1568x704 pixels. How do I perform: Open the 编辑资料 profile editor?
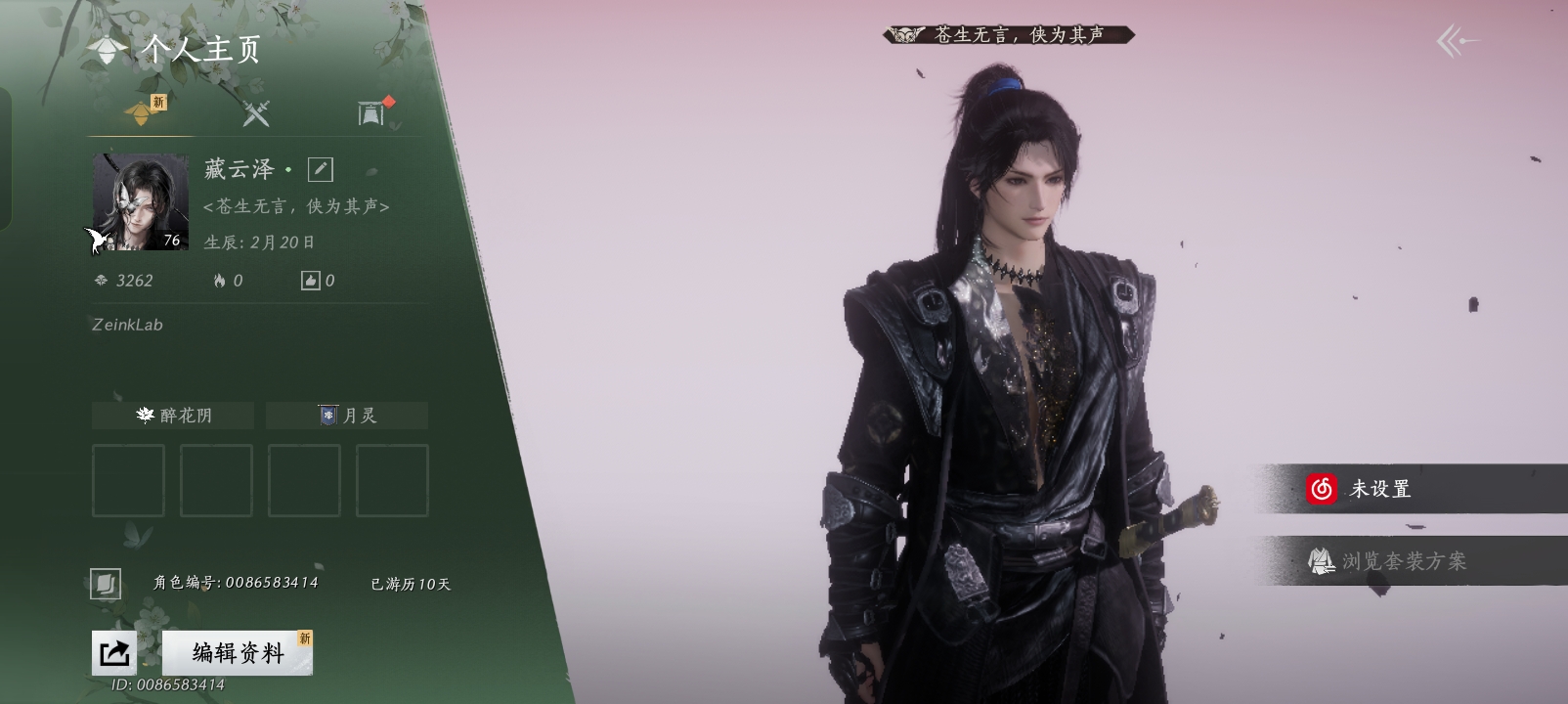pos(238,652)
